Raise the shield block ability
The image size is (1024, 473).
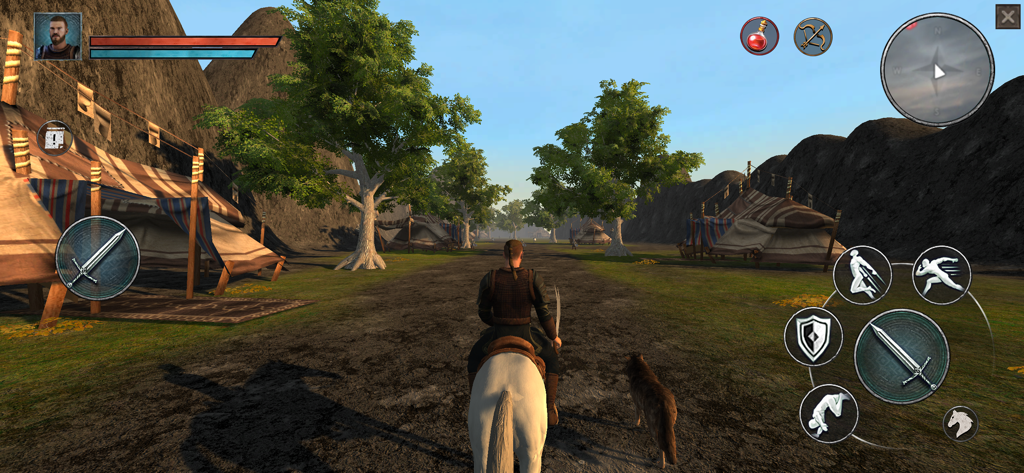[x=813, y=336]
